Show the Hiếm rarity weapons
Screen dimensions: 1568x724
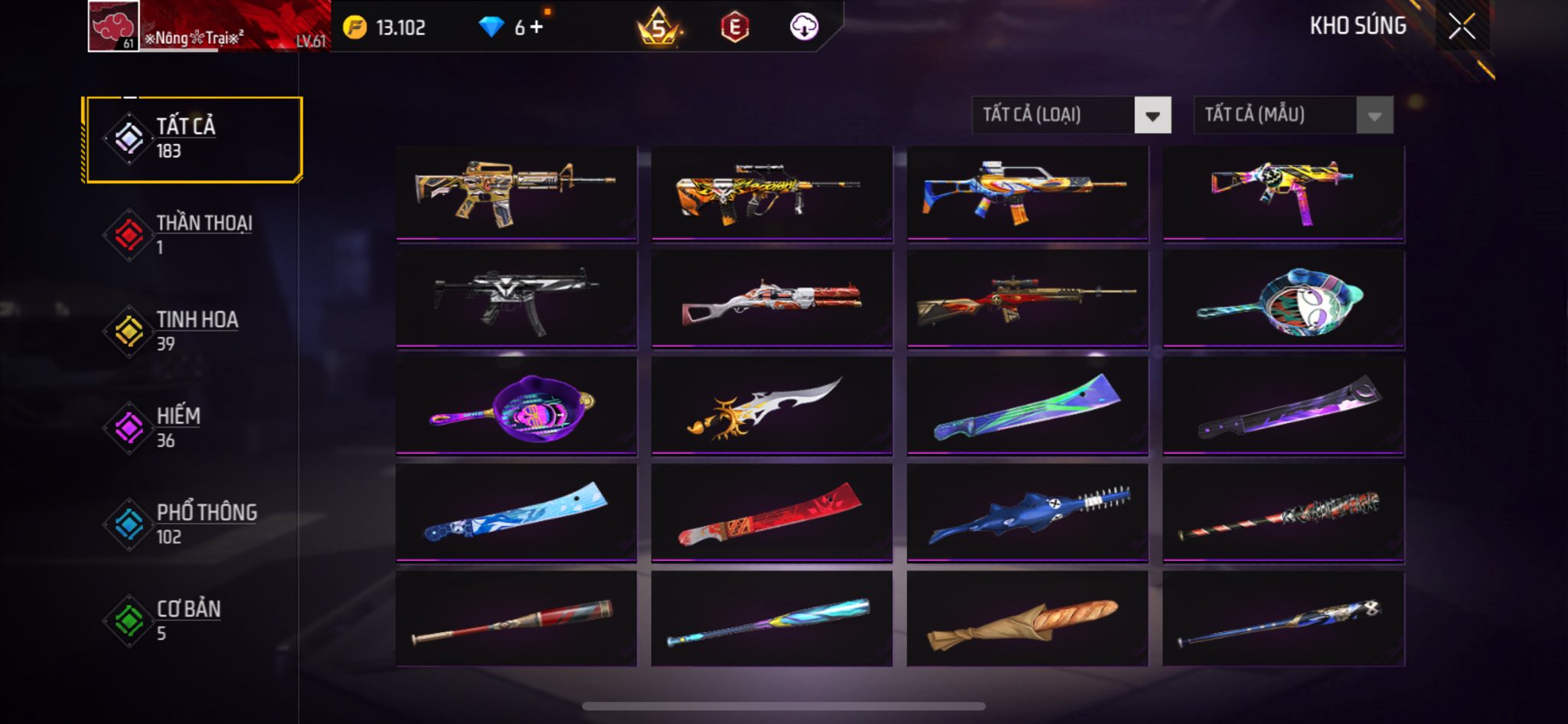[x=194, y=428]
